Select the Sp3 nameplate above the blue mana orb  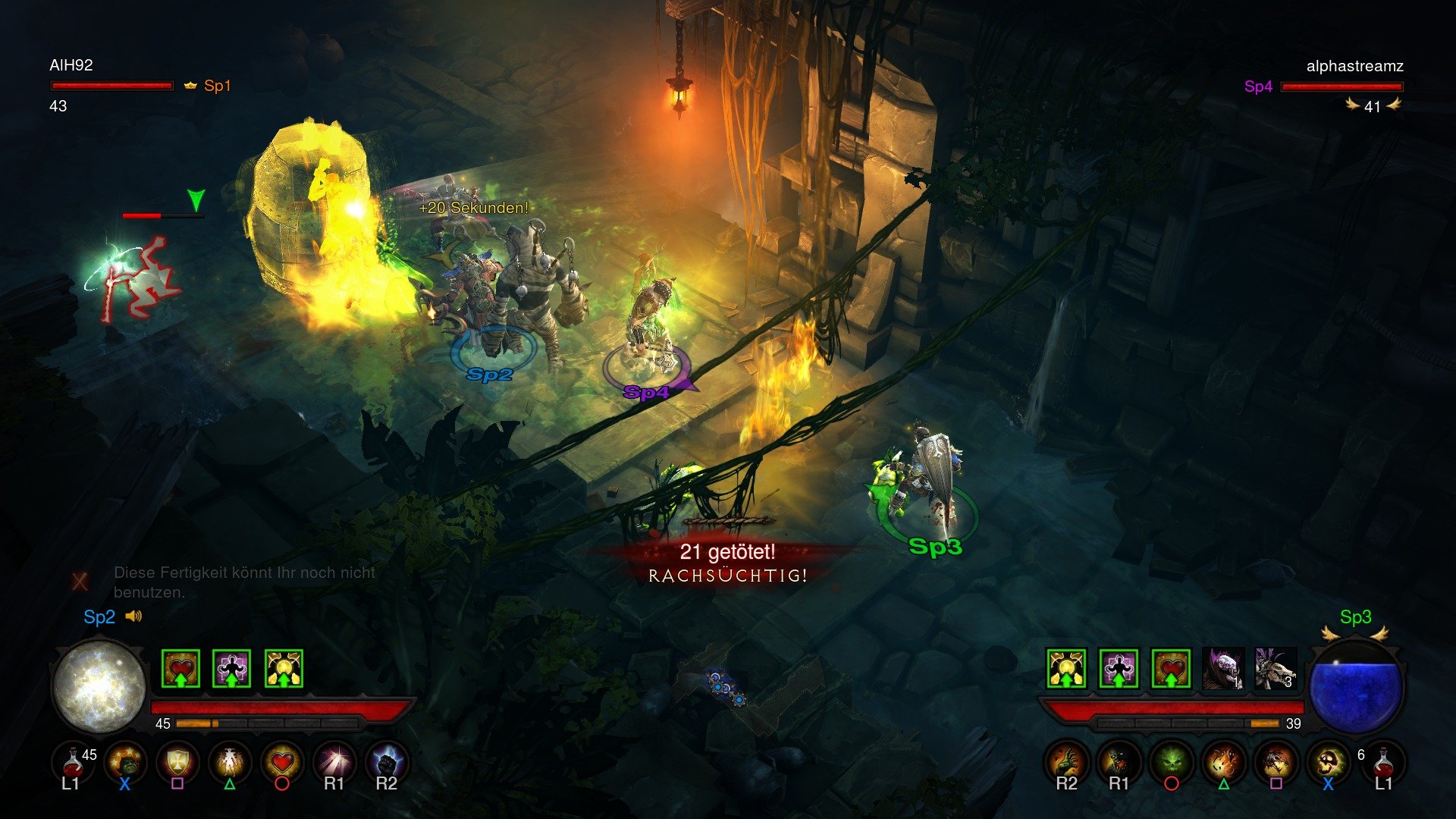[x=1357, y=616]
